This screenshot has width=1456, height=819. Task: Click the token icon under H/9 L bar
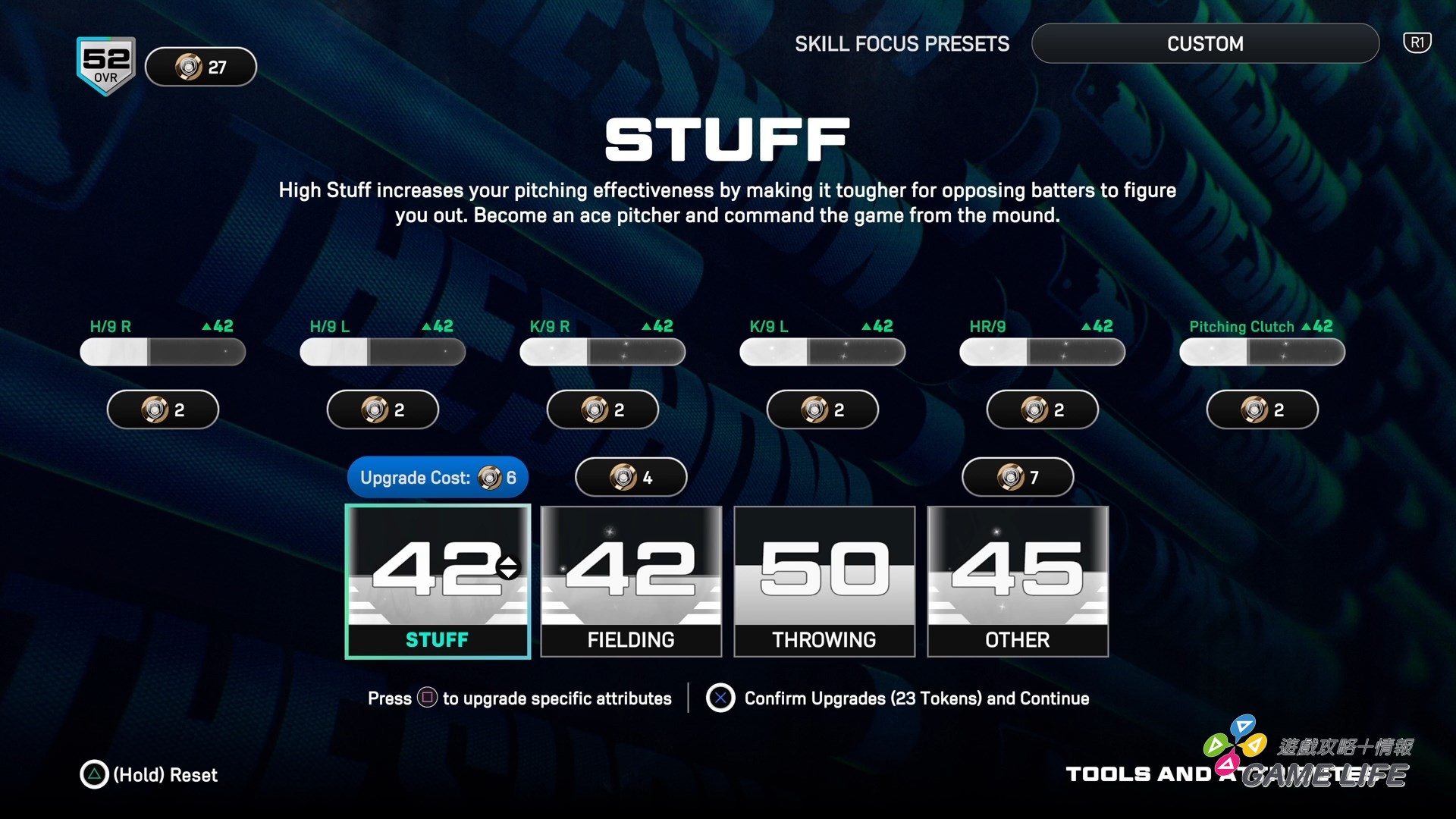point(382,409)
